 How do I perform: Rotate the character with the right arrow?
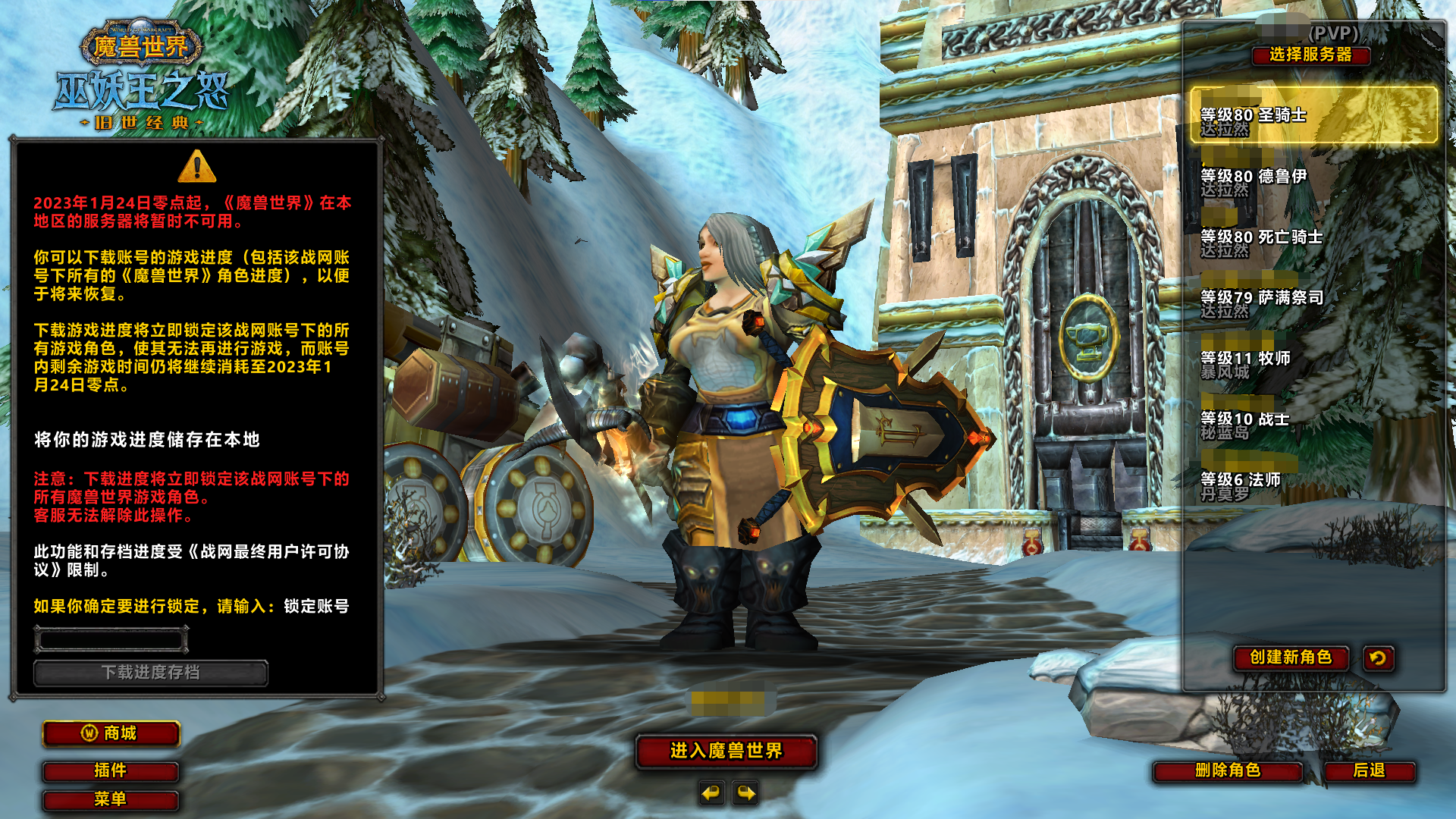pos(746,793)
